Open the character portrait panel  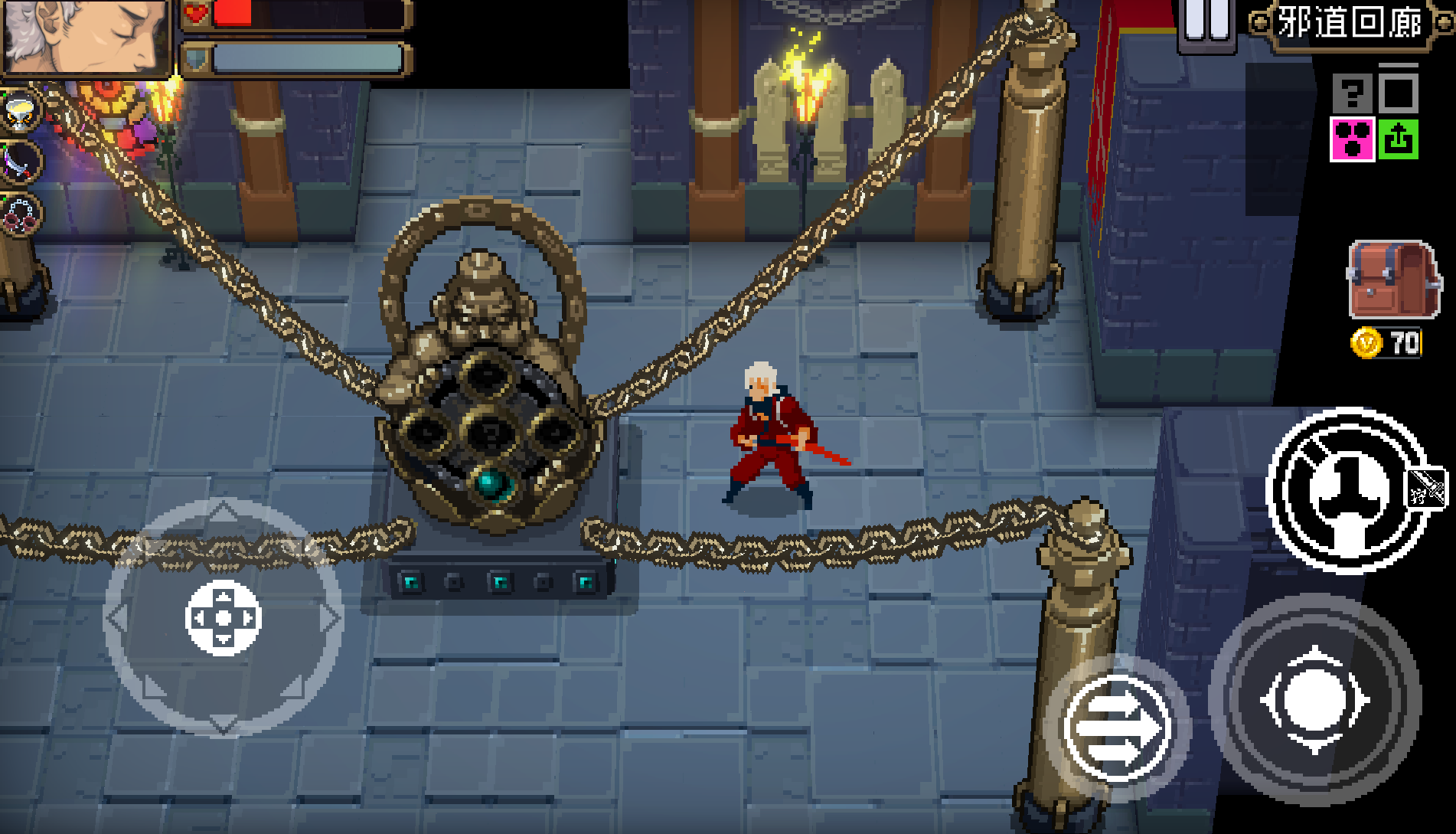tap(84, 35)
